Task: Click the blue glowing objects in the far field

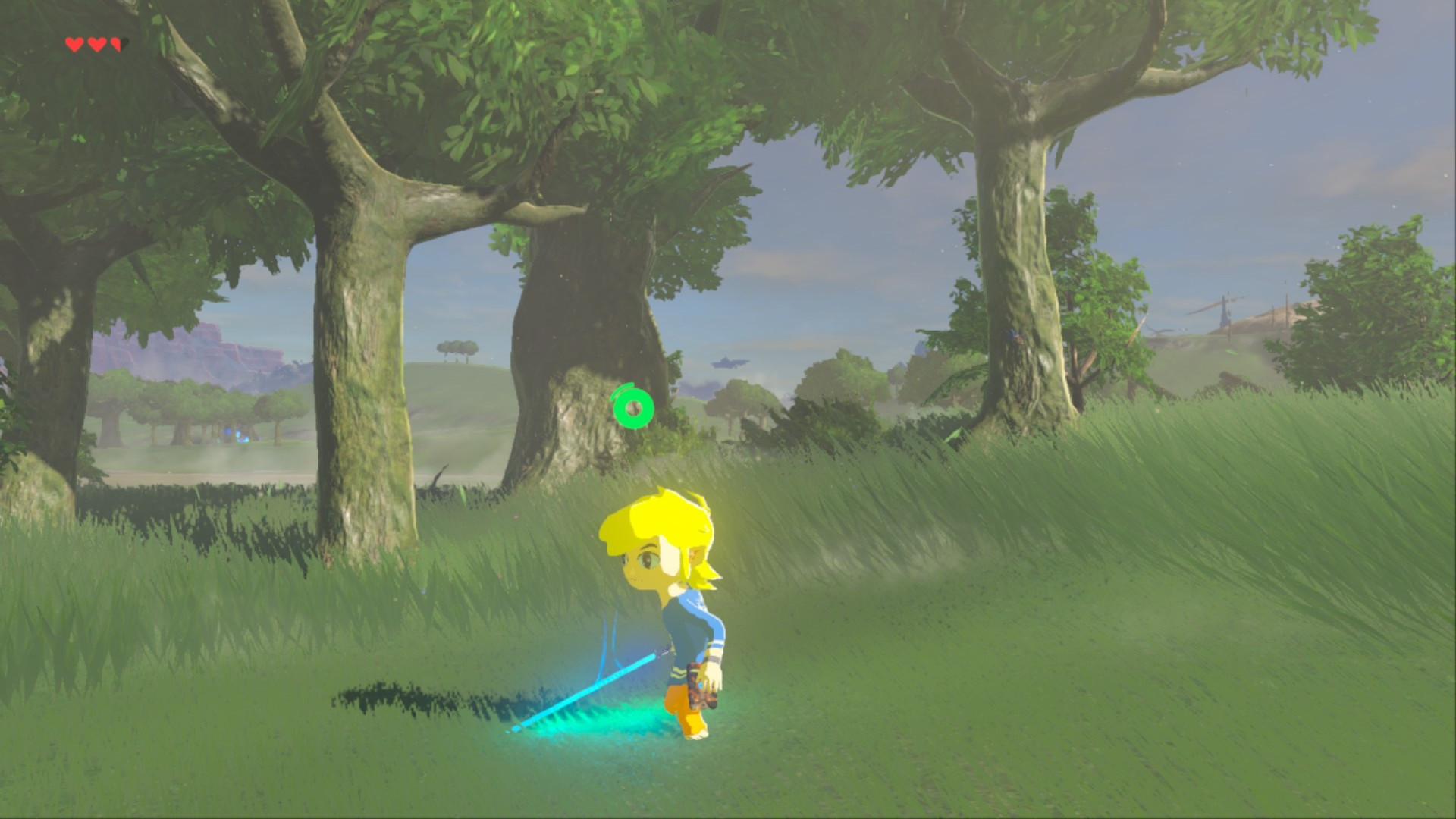Action: (235, 436)
